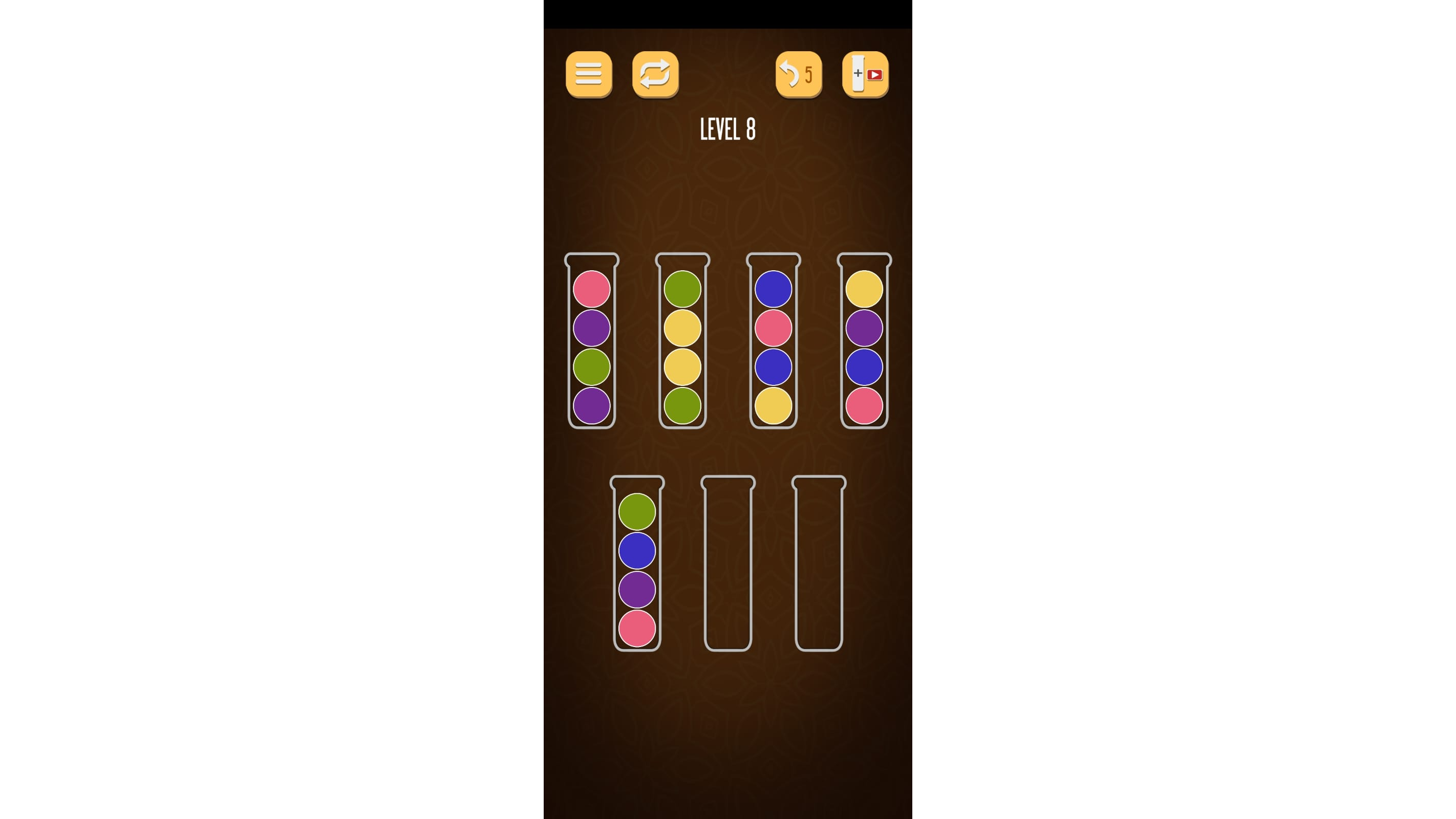Select the green ball topping the second tube
The height and width of the screenshot is (819, 1456).
pos(682,290)
